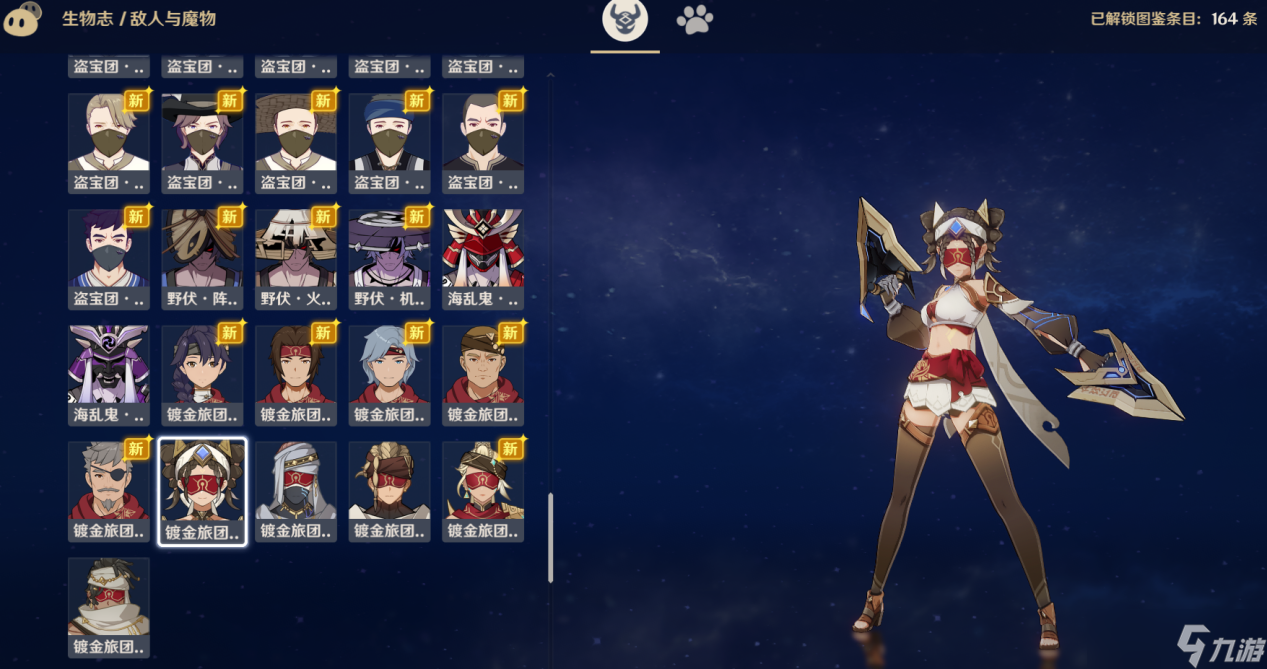The width and height of the screenshot is (1267, 669).
Task: Choose the red-headband brown-haired 镀金旅团 entry
Action: click(x=296, y=375)
